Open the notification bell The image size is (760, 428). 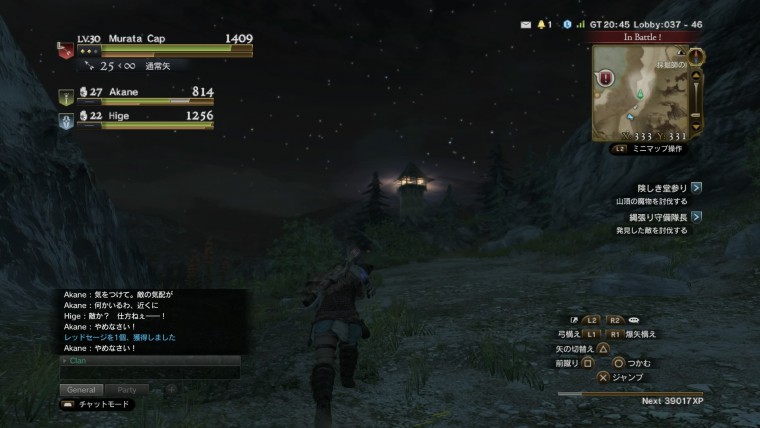(543, 23)
